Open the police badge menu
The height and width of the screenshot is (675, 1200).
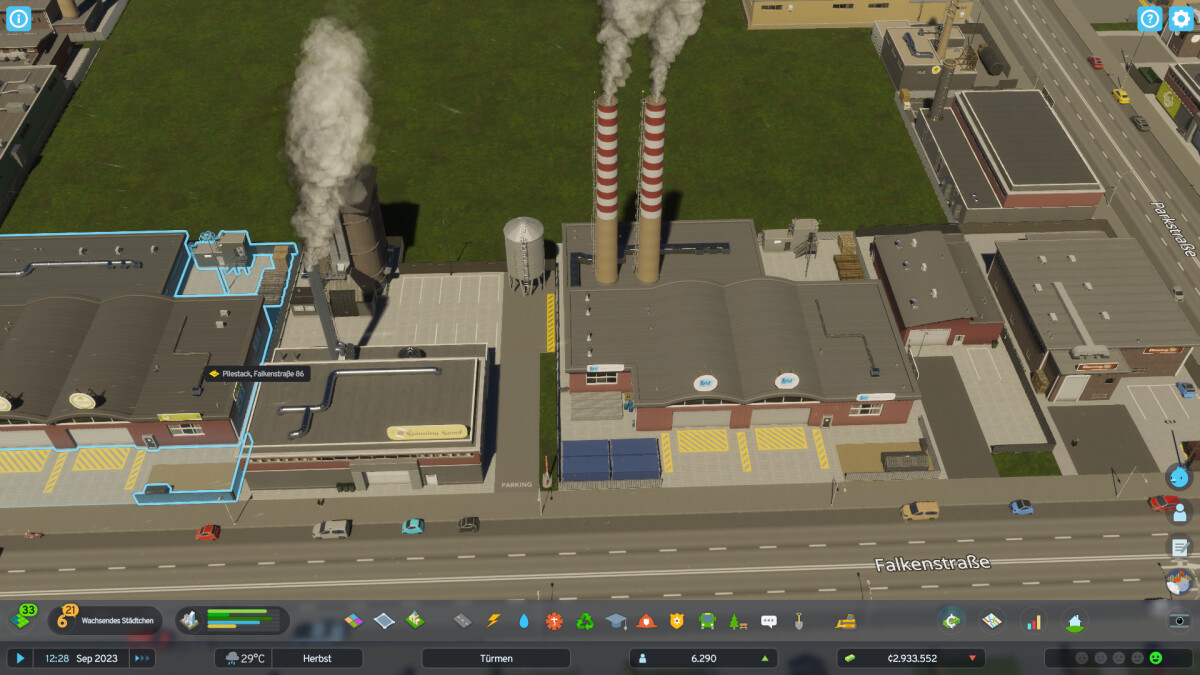(x=677, y=621)
